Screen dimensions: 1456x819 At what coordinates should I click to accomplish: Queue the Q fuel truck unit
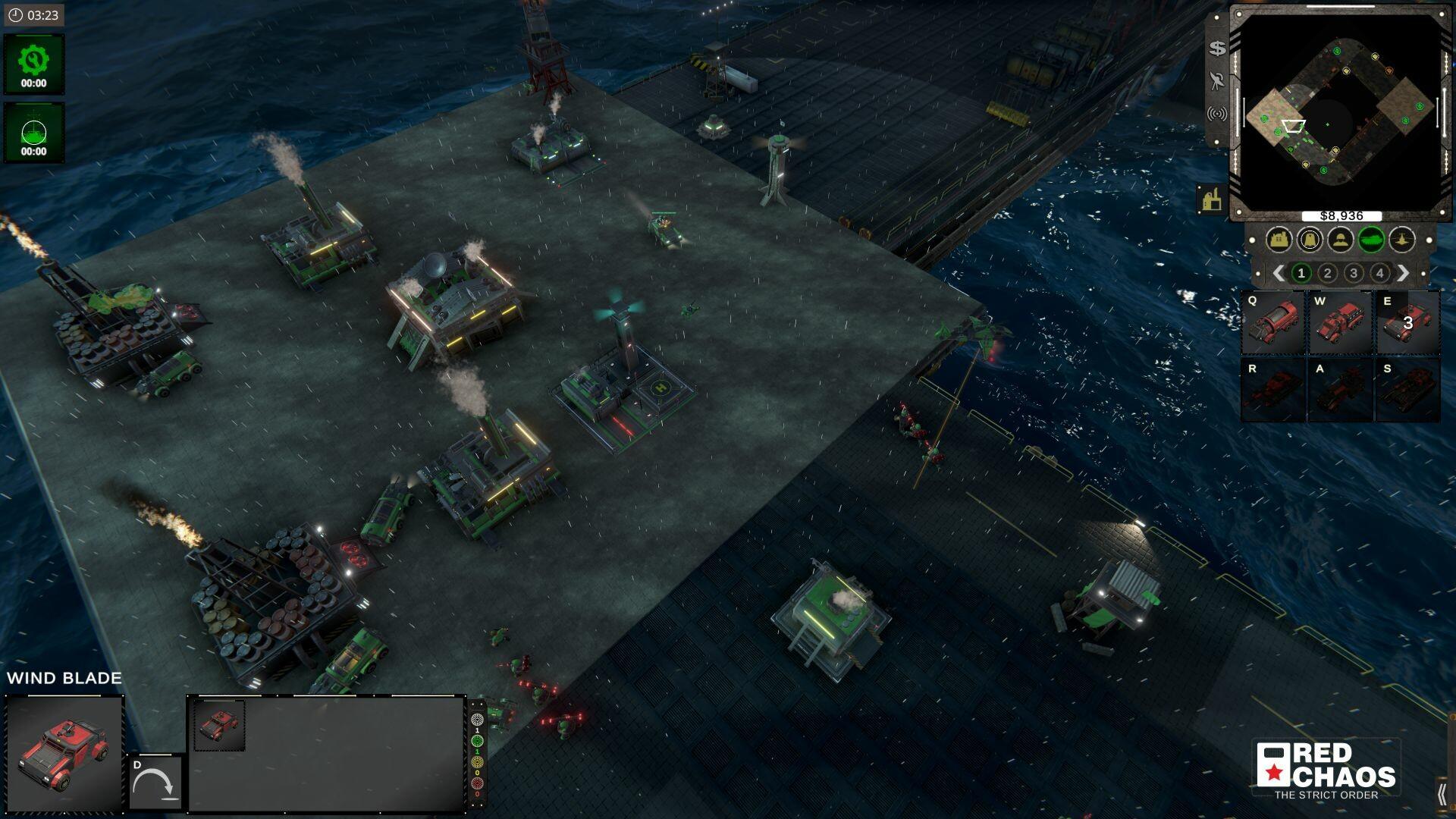(x=1271, y=325)
